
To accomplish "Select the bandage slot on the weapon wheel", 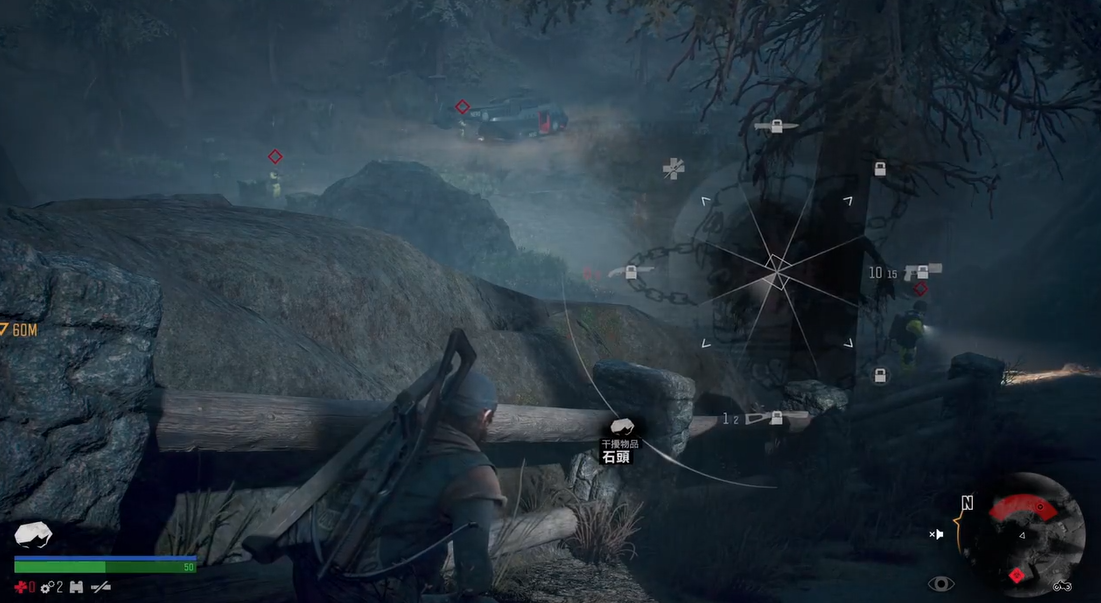I will 674,169.
